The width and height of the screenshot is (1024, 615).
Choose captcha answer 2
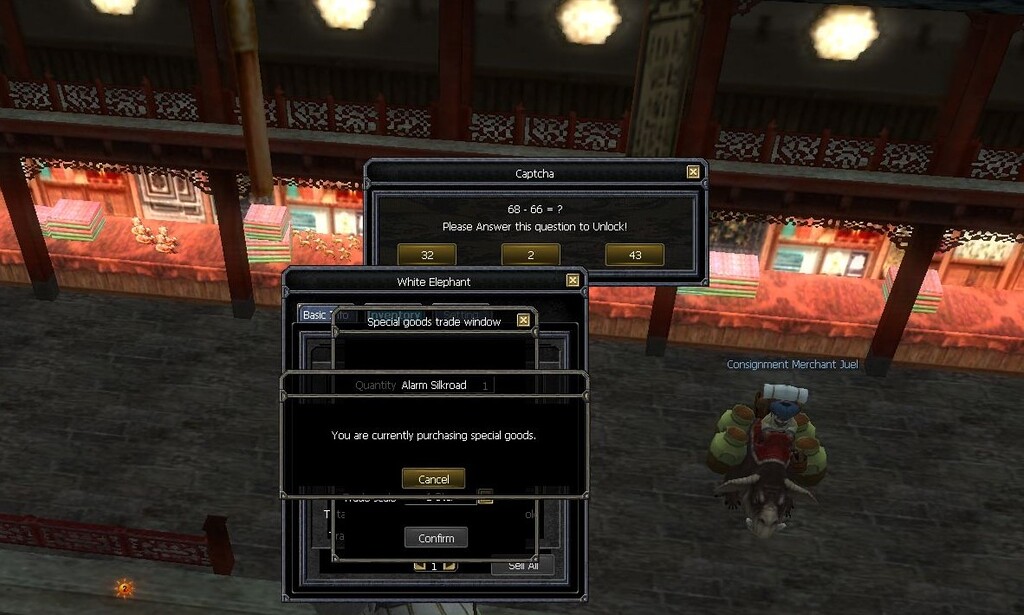[530, 255]
